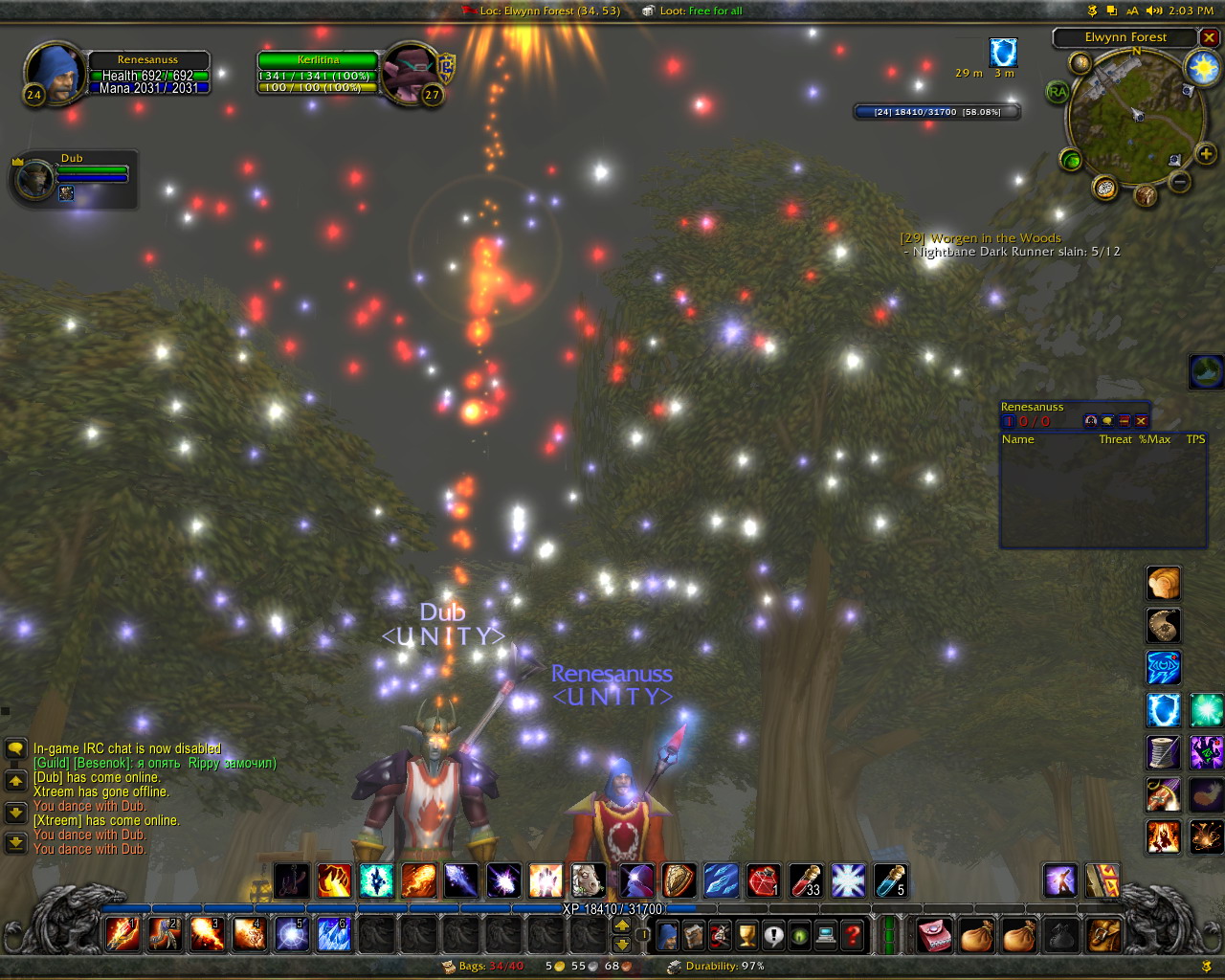Viewport: 1225px width, 980px height.
Task: Click the Dub party member frame
Action: tap(72, 176)
